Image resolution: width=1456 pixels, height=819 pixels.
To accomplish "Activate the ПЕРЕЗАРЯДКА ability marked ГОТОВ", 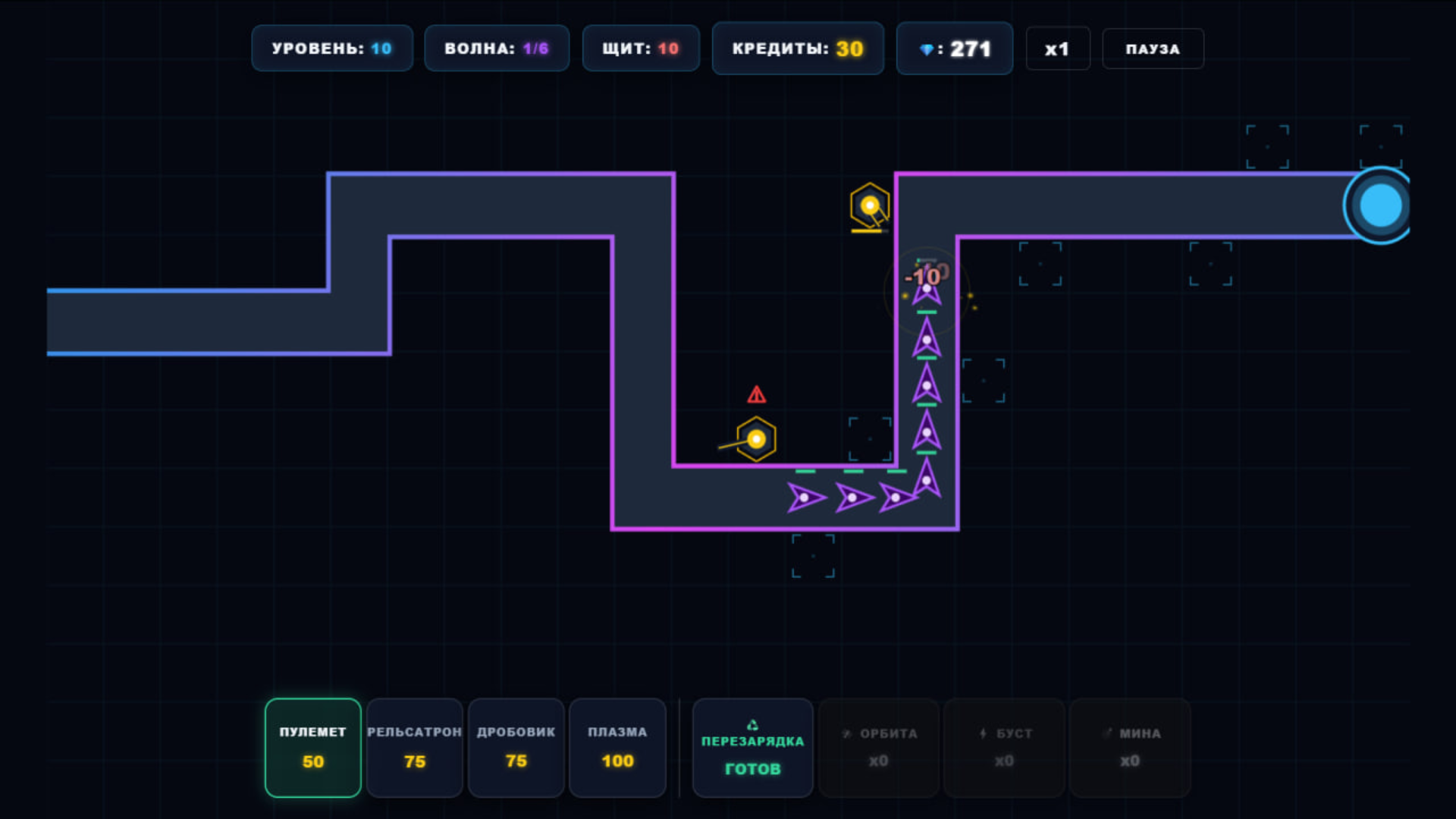I will (x=752, y=748).
